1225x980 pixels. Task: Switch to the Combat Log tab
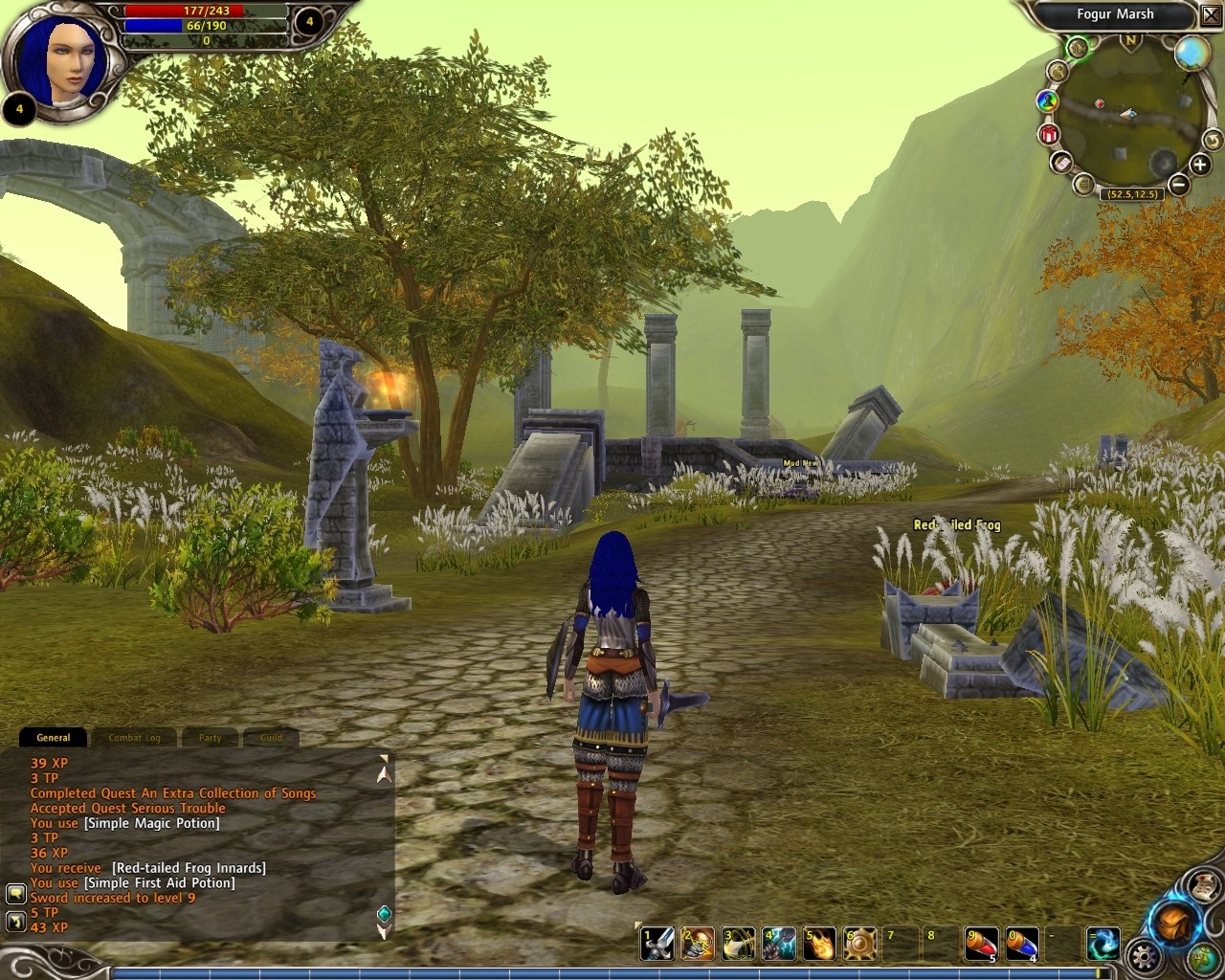pyautogui.click(x=134, y=738)
